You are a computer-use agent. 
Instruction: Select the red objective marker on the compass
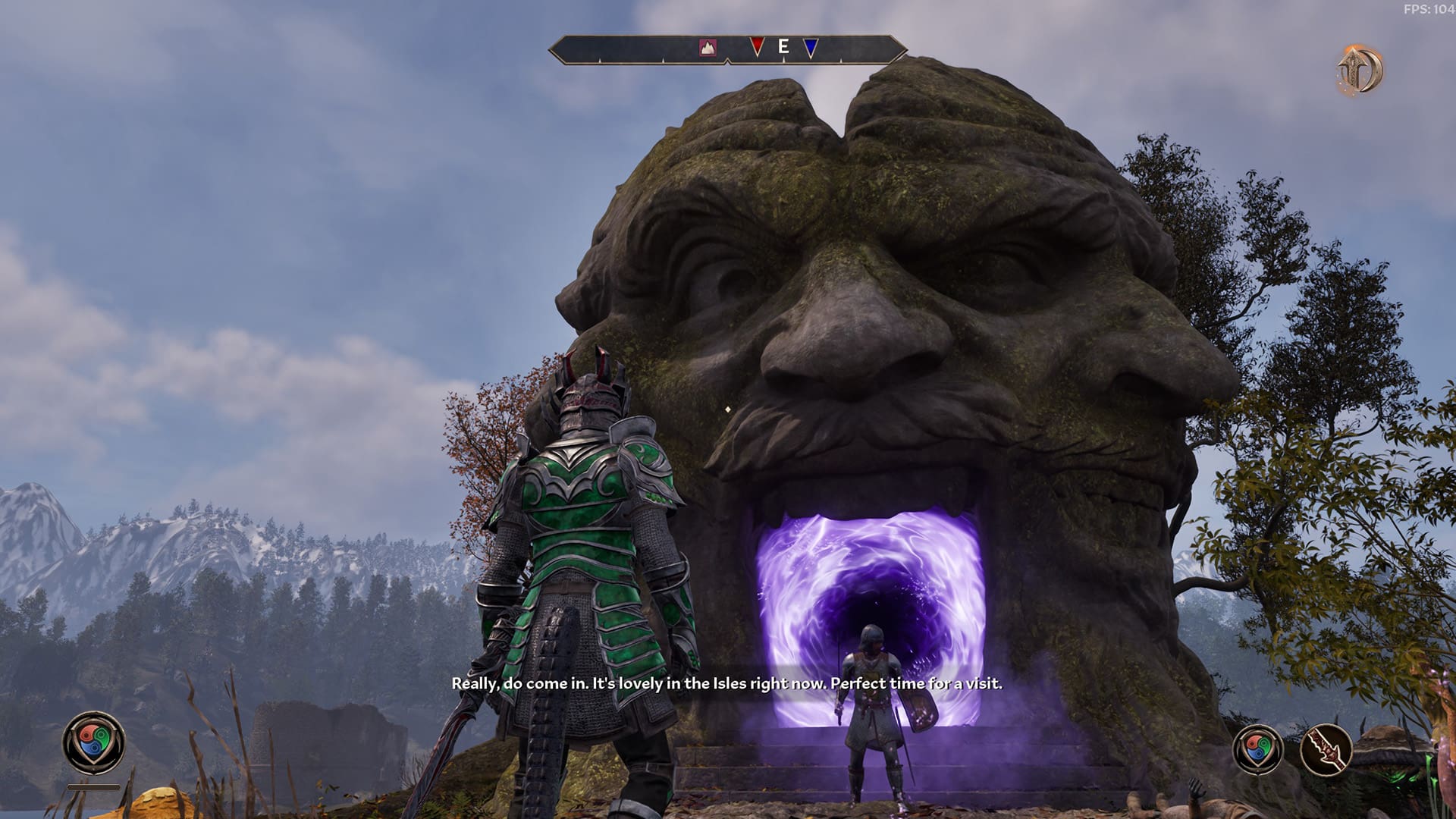(758, 47)
